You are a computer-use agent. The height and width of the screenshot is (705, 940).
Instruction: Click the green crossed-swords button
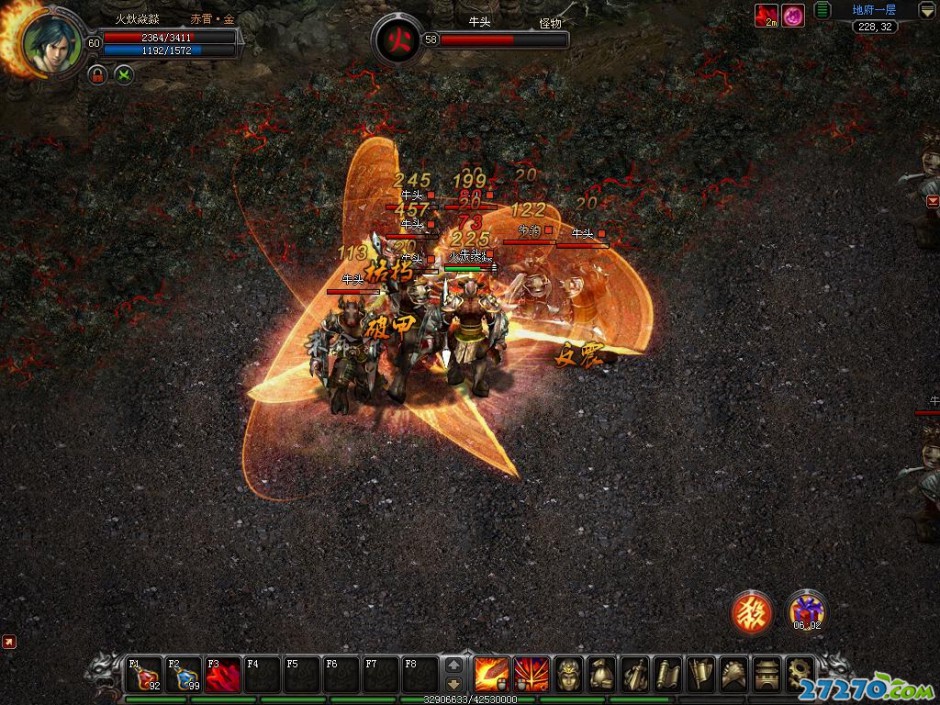pyautogui.click(x=124, y=74)
